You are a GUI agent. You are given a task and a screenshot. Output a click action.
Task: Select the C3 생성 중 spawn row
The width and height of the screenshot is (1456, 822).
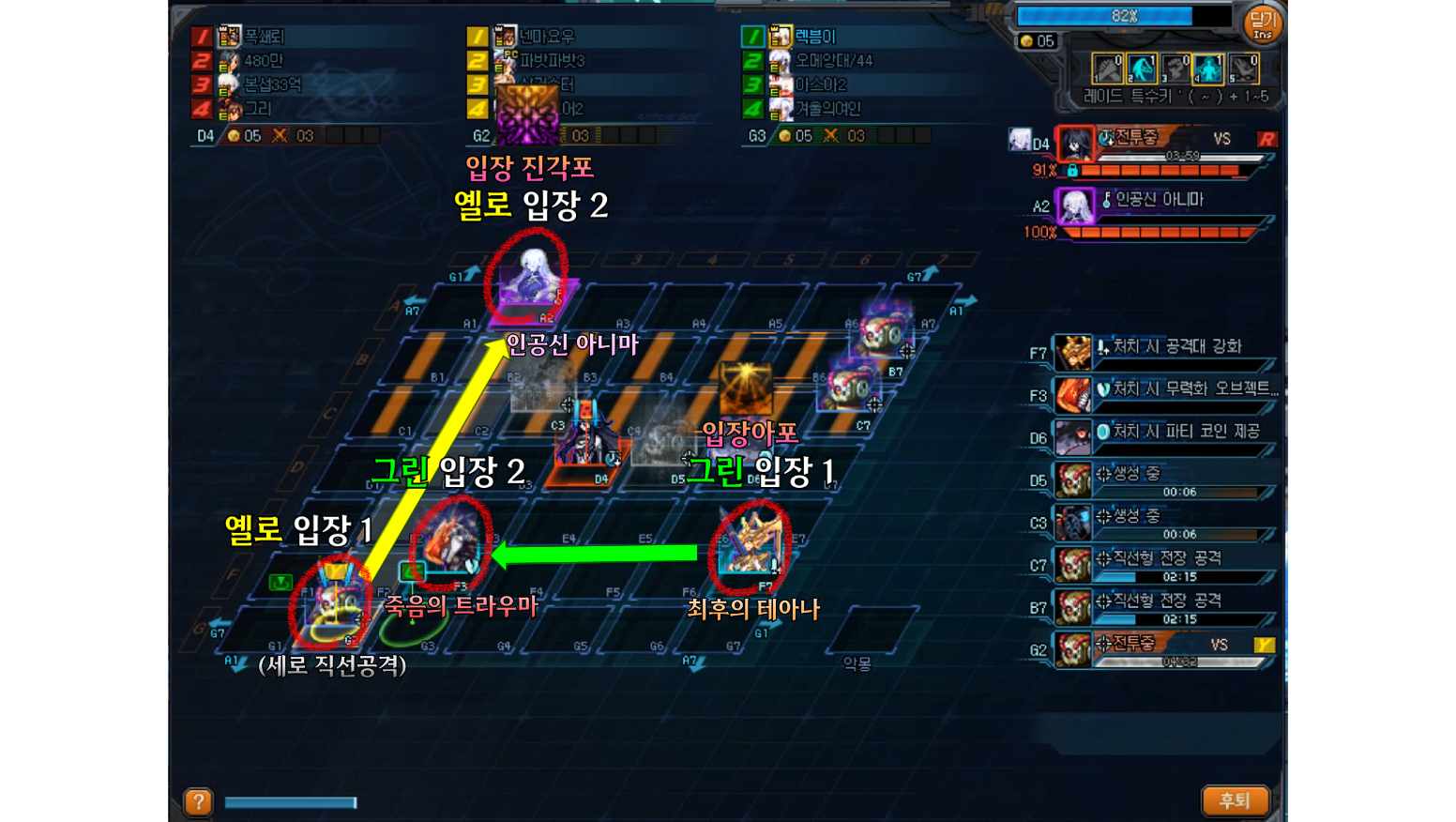pyautogui.click(x=1163, y=522)
